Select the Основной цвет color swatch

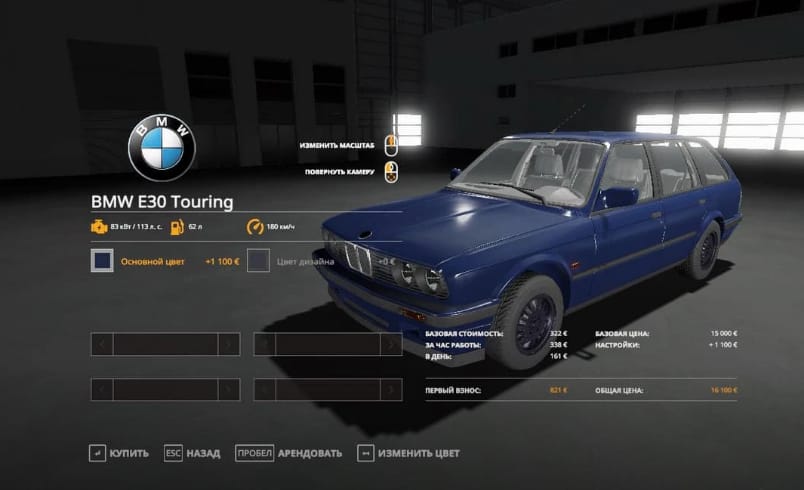101,261
